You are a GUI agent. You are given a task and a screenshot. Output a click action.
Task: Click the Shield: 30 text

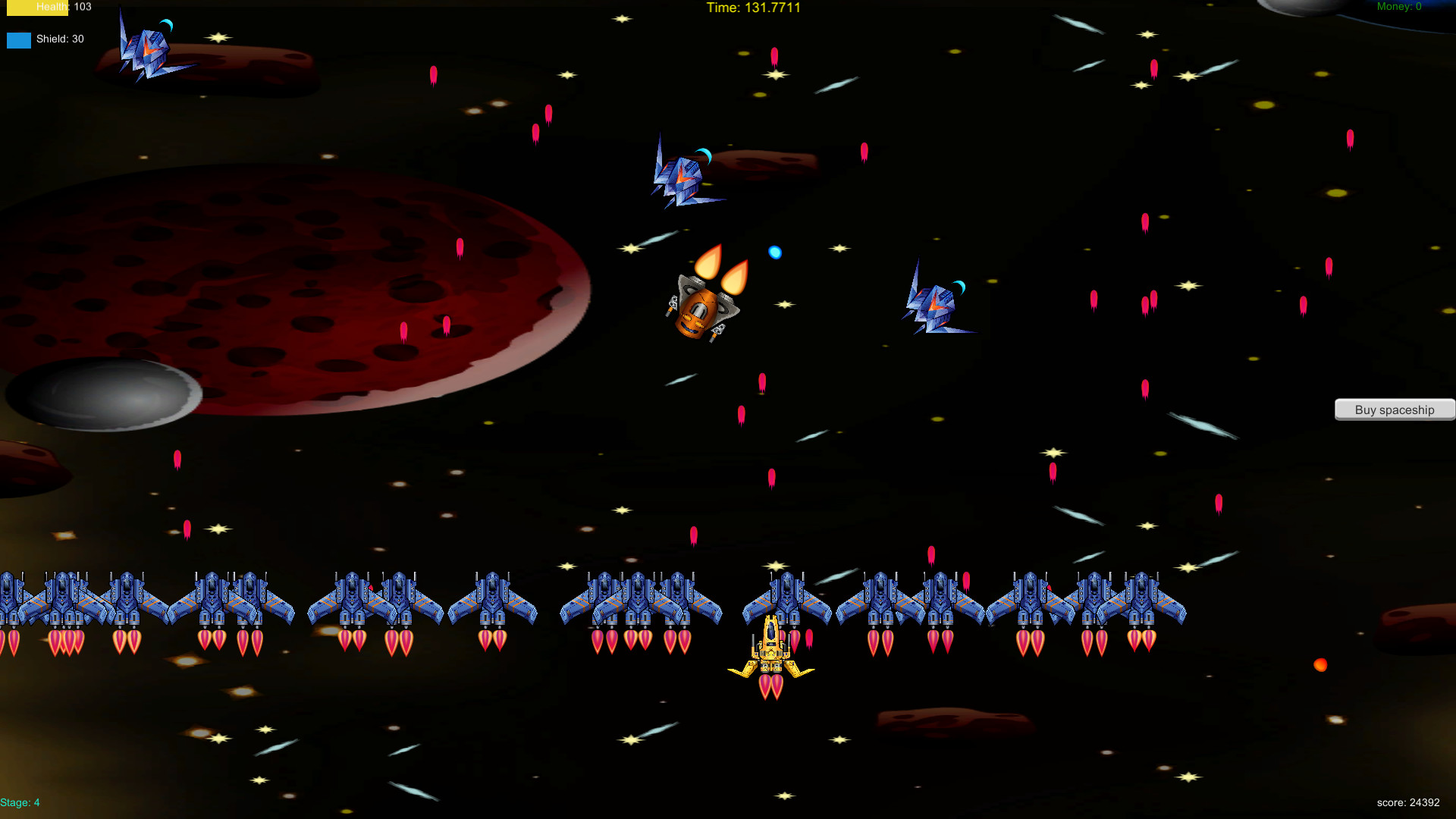(x=61, y=39)
